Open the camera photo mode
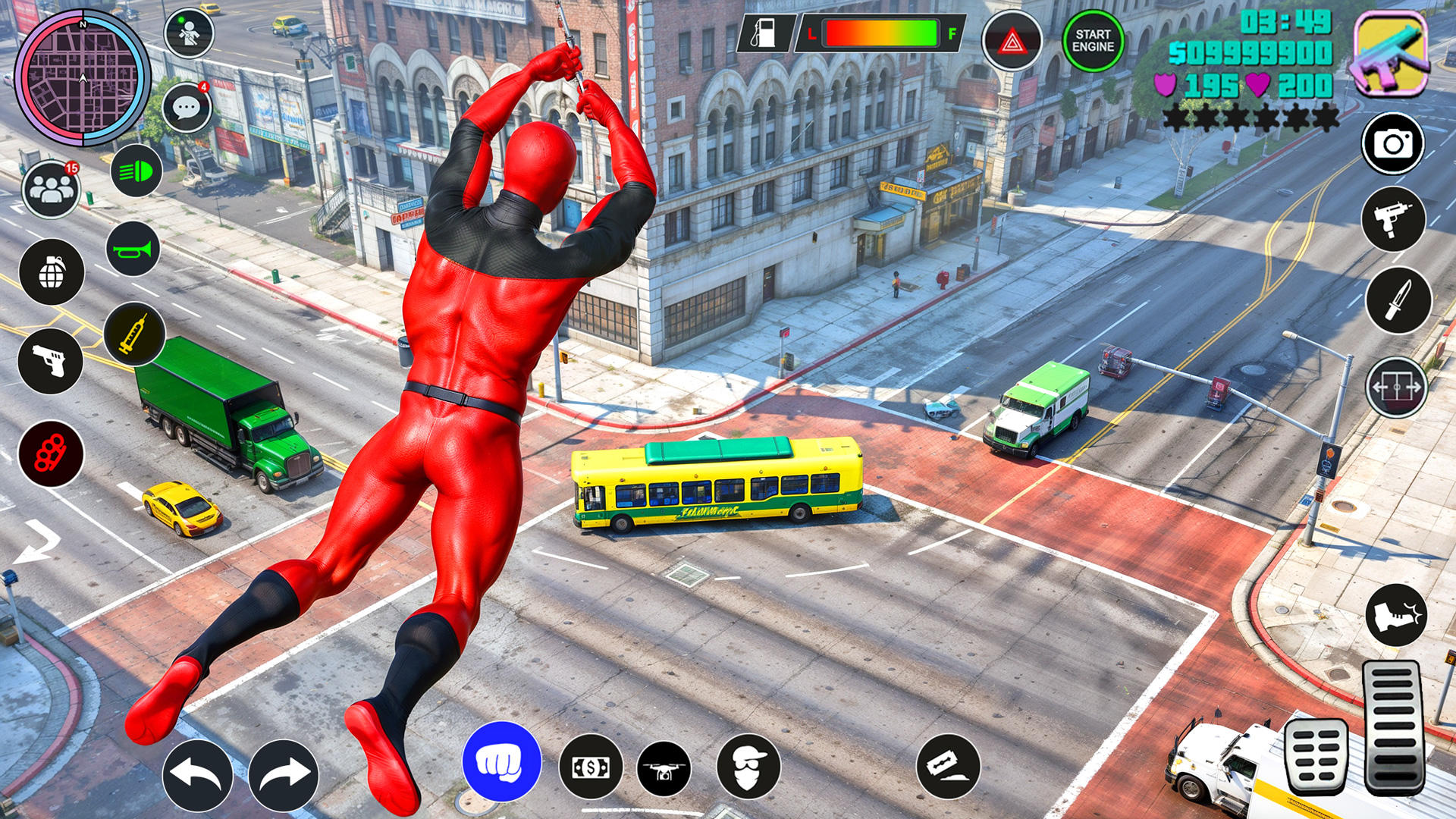The height and width of the screenshot is (819, 1456). [x=1394, y=144]
